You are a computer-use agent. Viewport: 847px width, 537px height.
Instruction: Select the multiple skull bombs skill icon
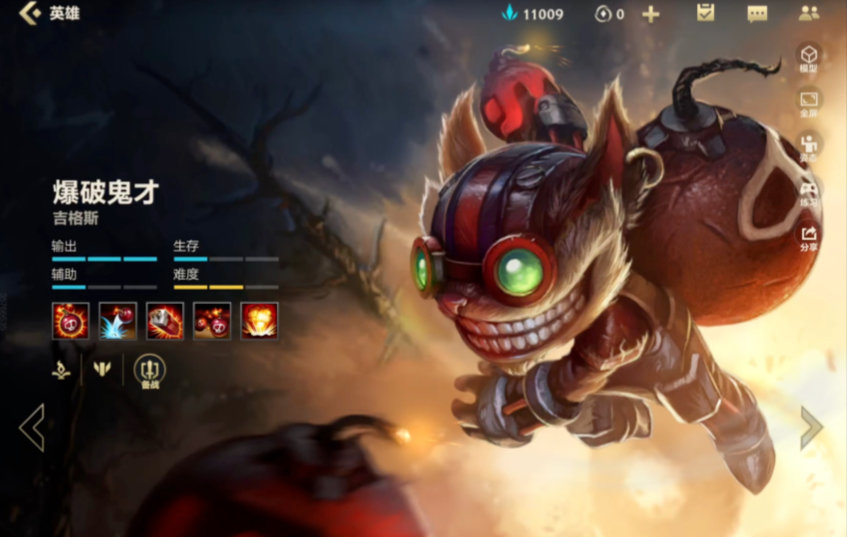(212, 320)
